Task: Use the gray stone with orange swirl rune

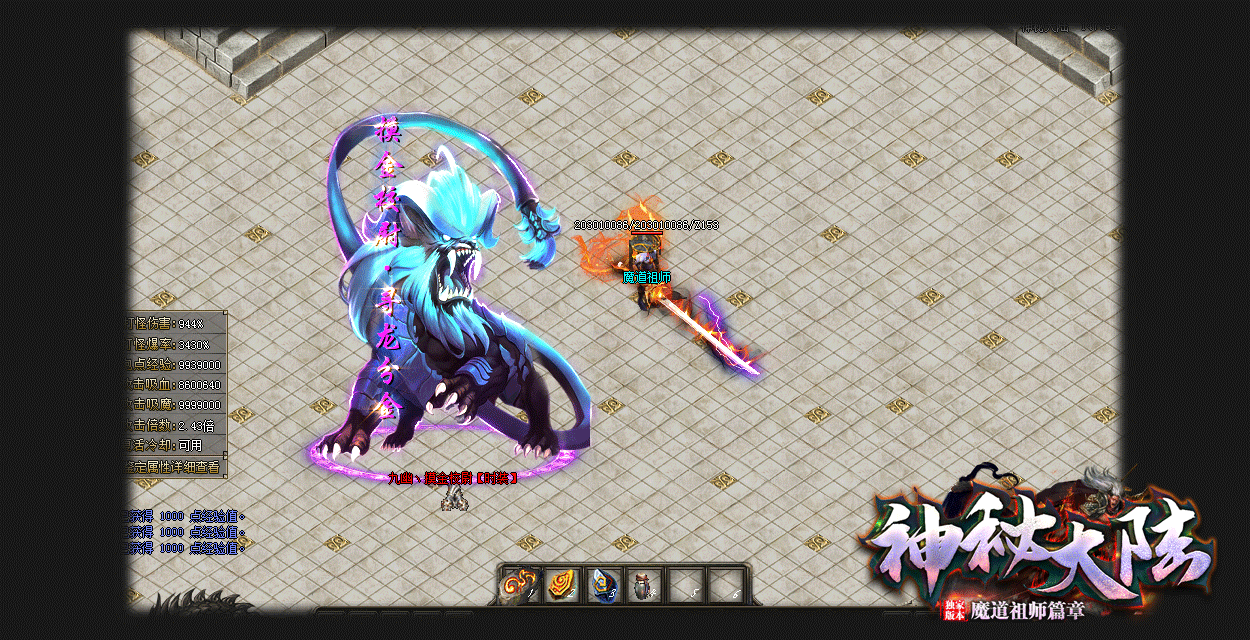Action: pyautogui.click(x=520, y=586)
